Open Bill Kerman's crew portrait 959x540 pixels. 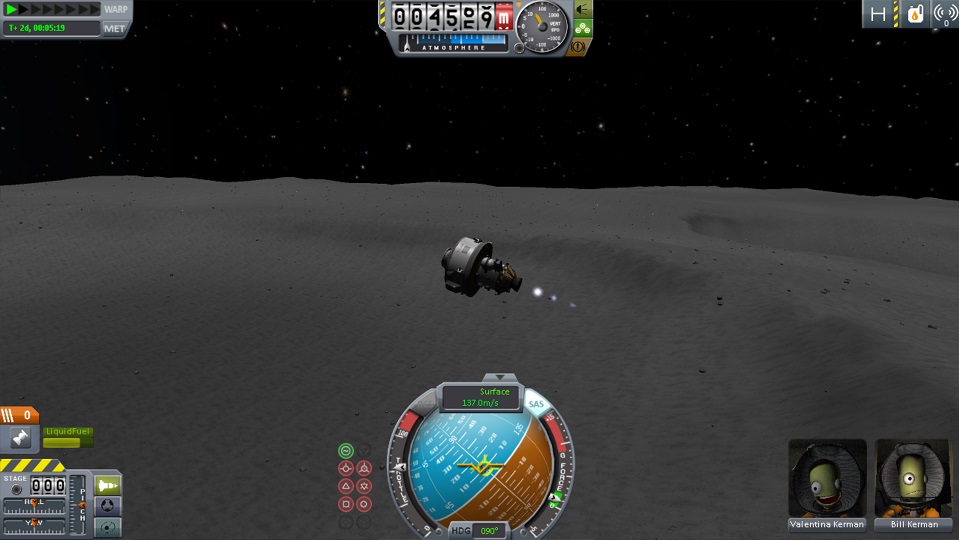[914, 478]
